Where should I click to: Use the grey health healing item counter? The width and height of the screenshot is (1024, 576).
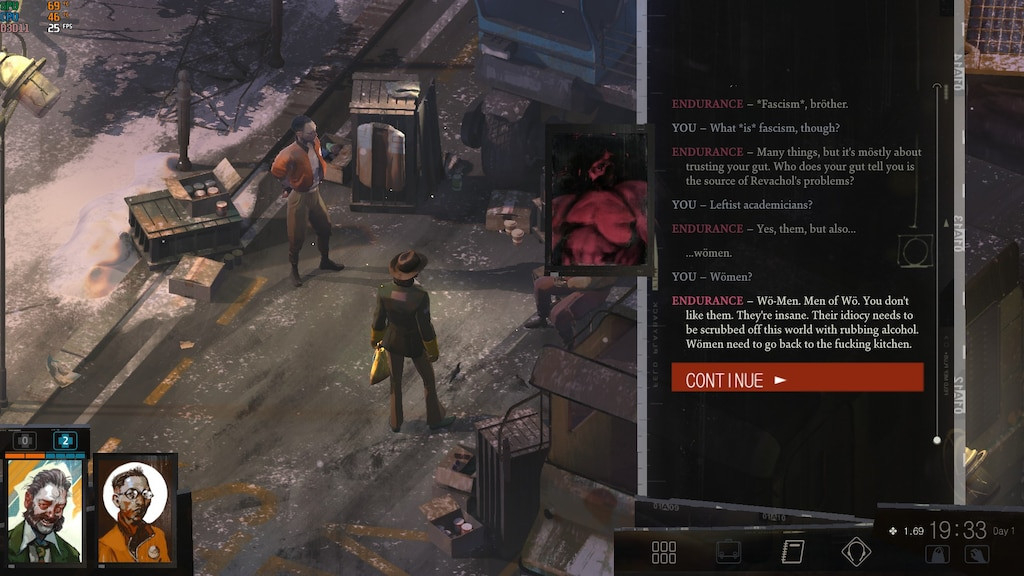tap(24, 441)
